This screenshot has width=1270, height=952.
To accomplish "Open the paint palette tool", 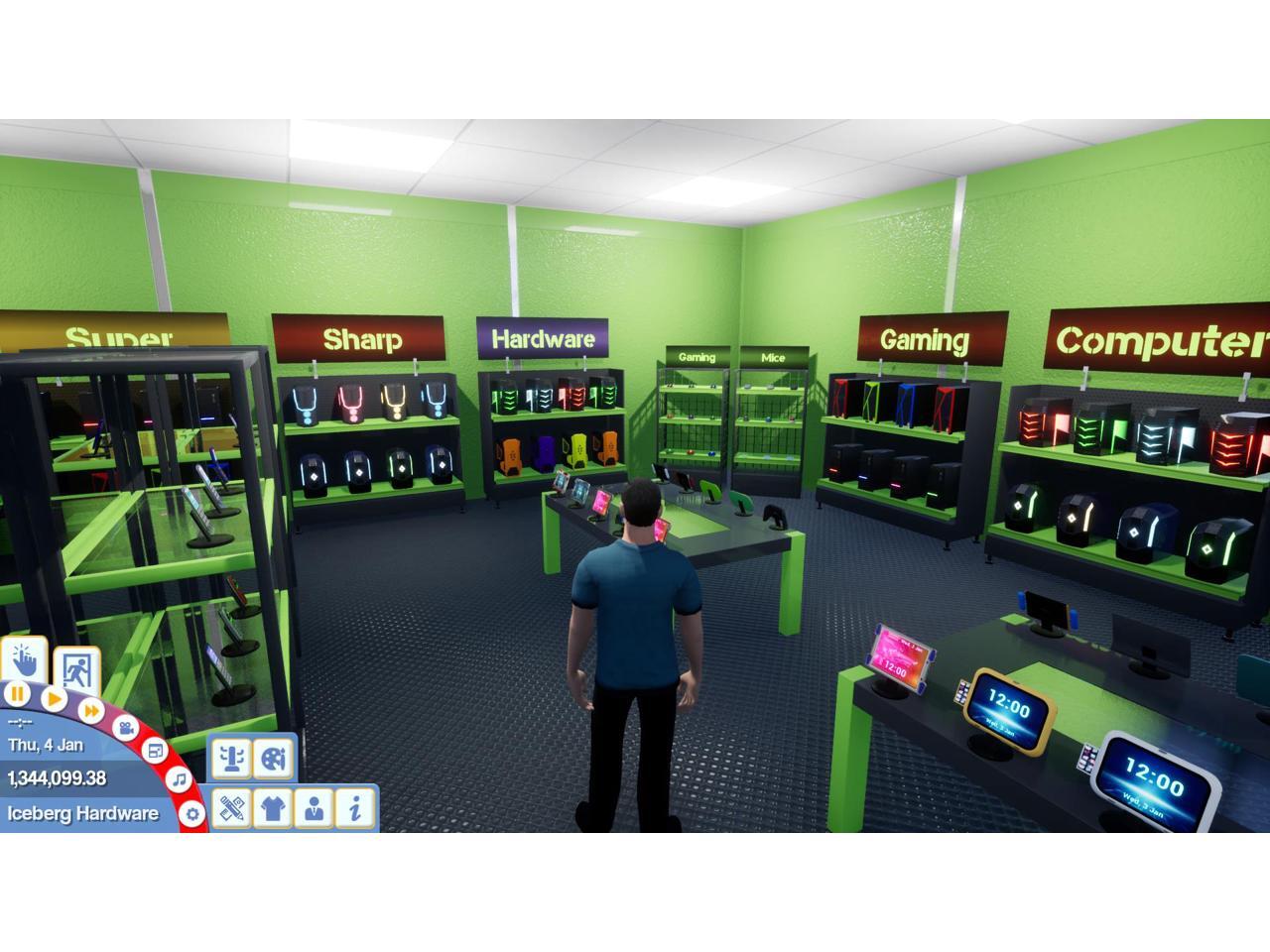I will coord(273,759).
